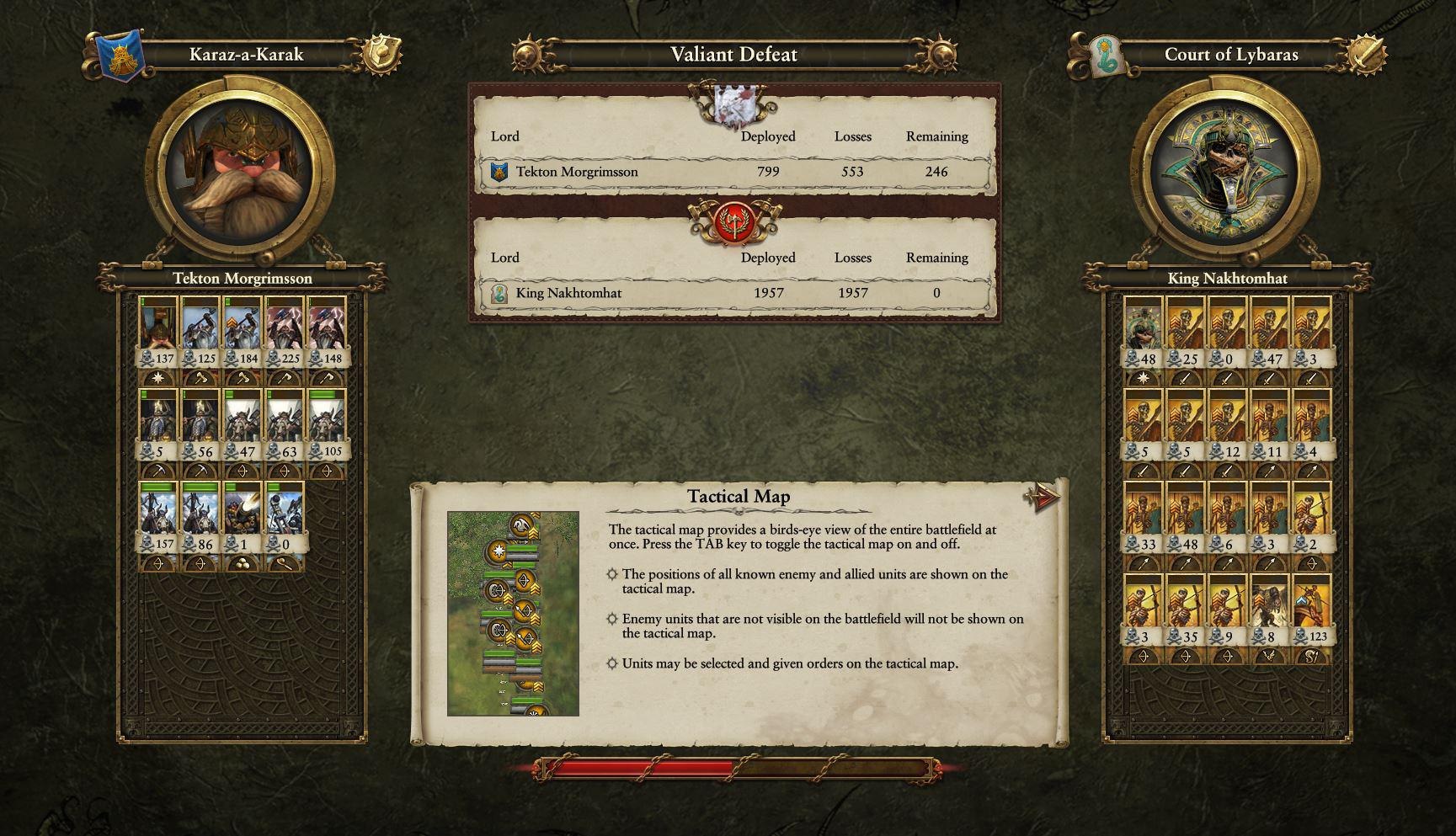Open the tactical map thumbnail on the scroll

[514, 608]
